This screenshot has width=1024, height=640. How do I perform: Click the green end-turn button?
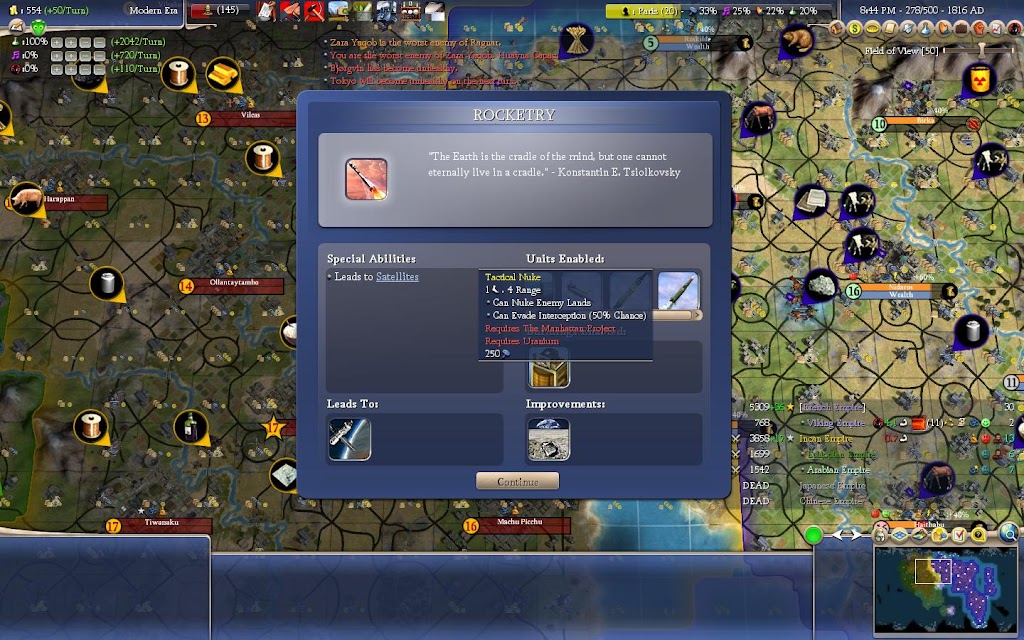click(814, 535)
